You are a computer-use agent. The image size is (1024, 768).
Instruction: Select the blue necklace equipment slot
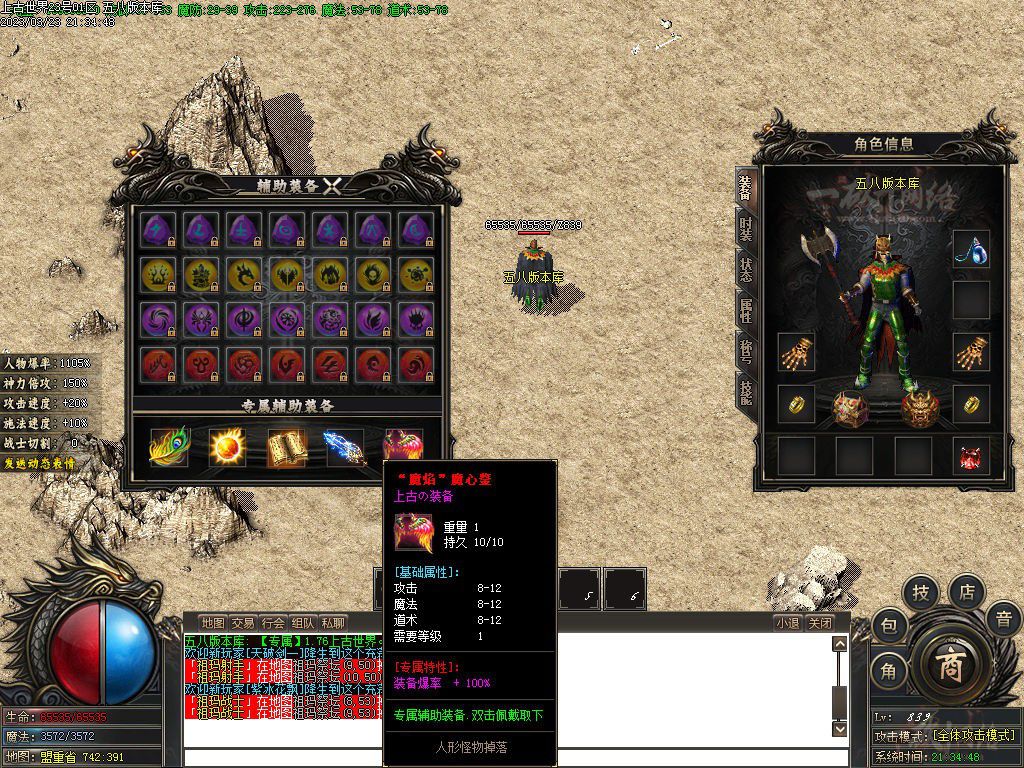(x=970, y=249)
